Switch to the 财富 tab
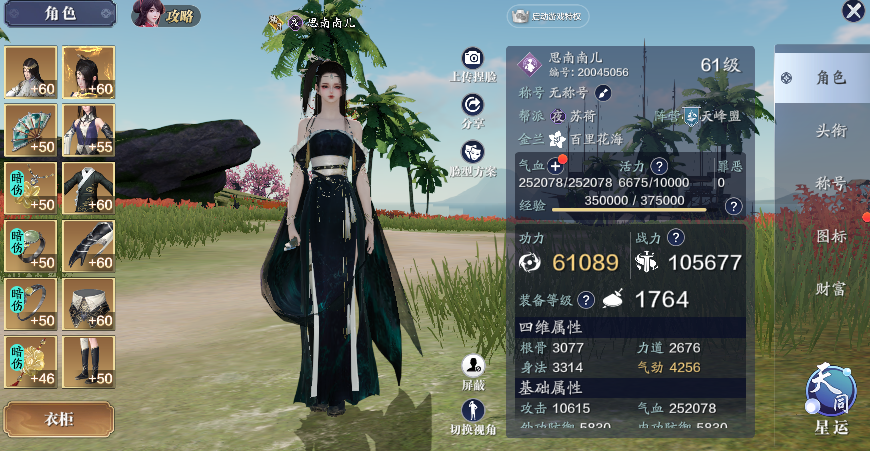 [830, 289]
